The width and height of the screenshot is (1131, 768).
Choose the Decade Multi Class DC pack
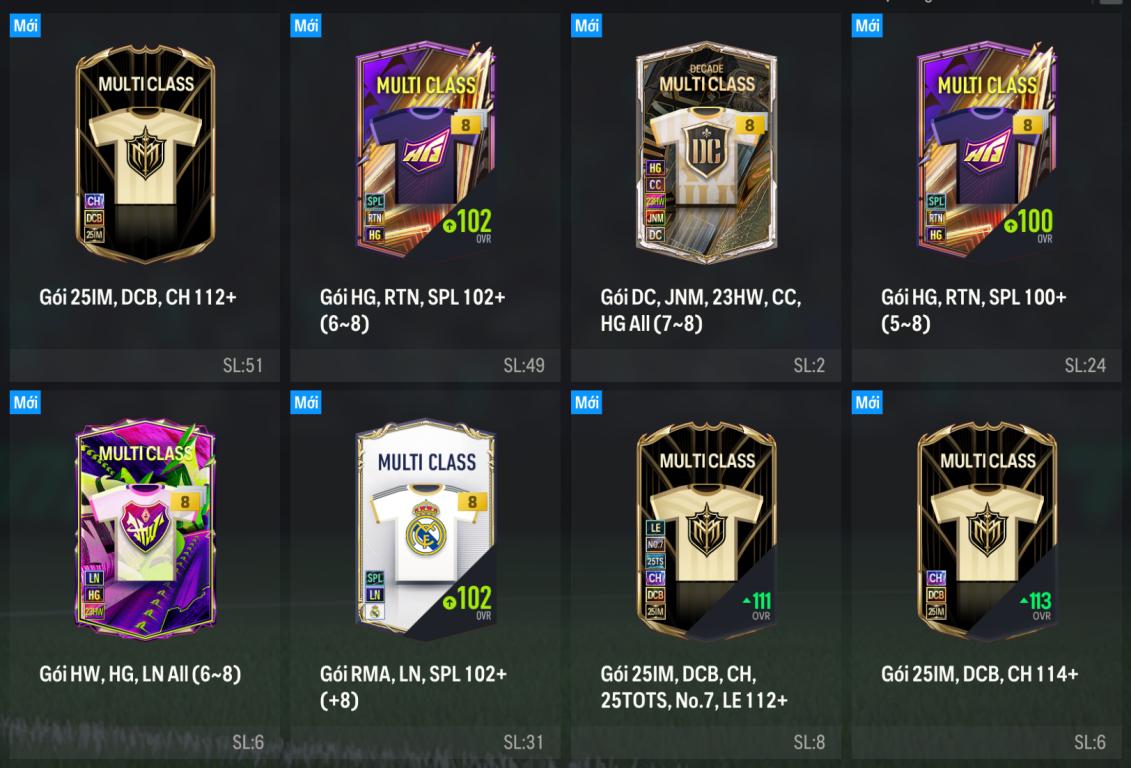coord(706,150)
